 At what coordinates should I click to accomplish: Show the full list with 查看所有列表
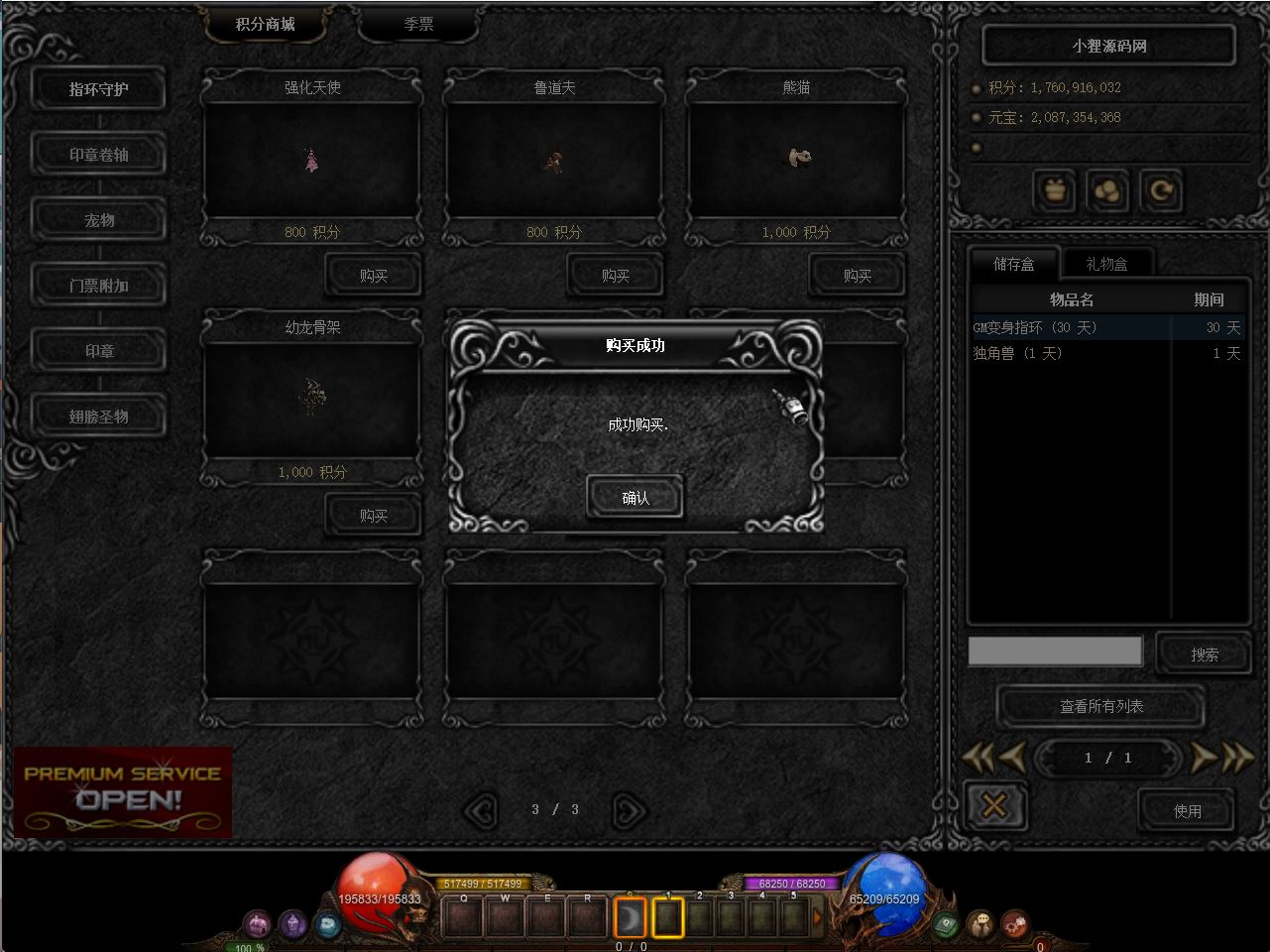click(1100, 706)
